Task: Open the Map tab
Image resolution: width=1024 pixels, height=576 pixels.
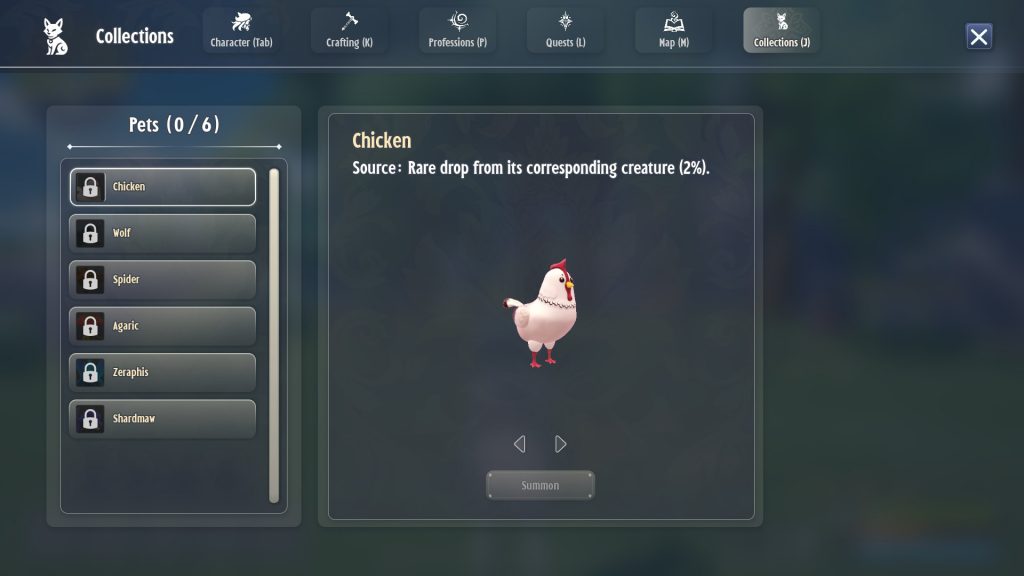Action: (x=674, y=30)
